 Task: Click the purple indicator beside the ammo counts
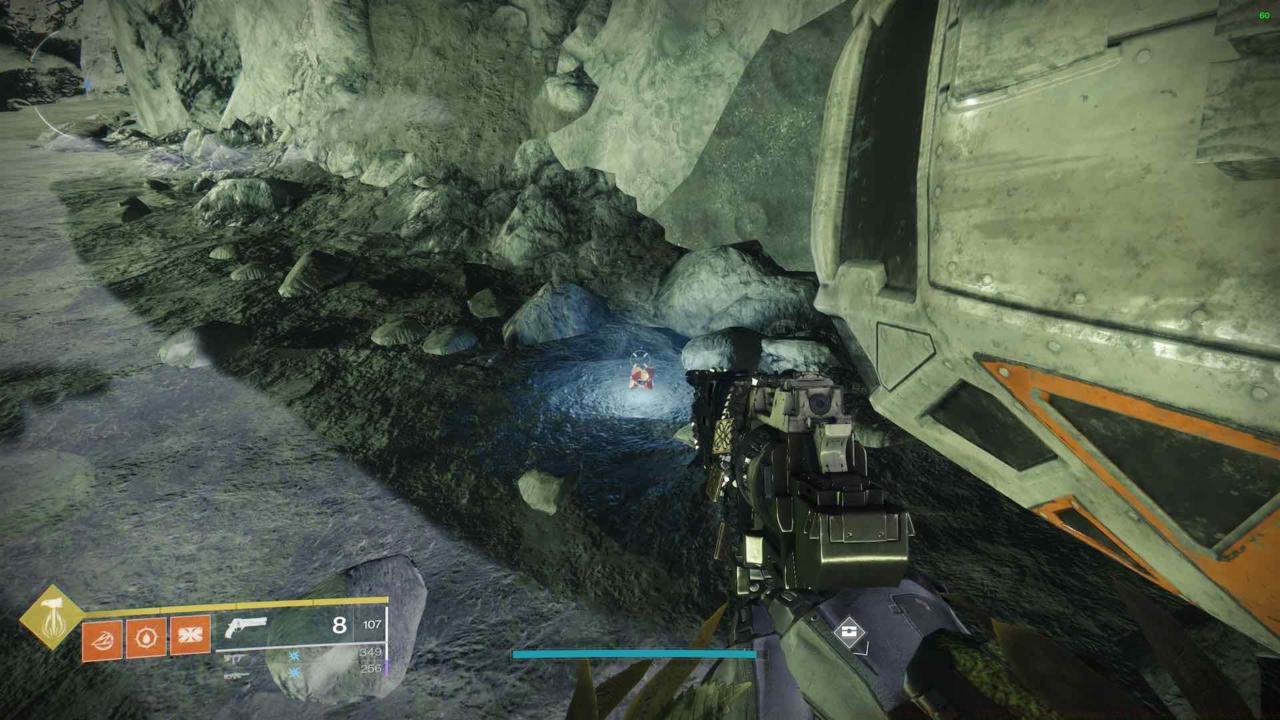click(387, 669)
